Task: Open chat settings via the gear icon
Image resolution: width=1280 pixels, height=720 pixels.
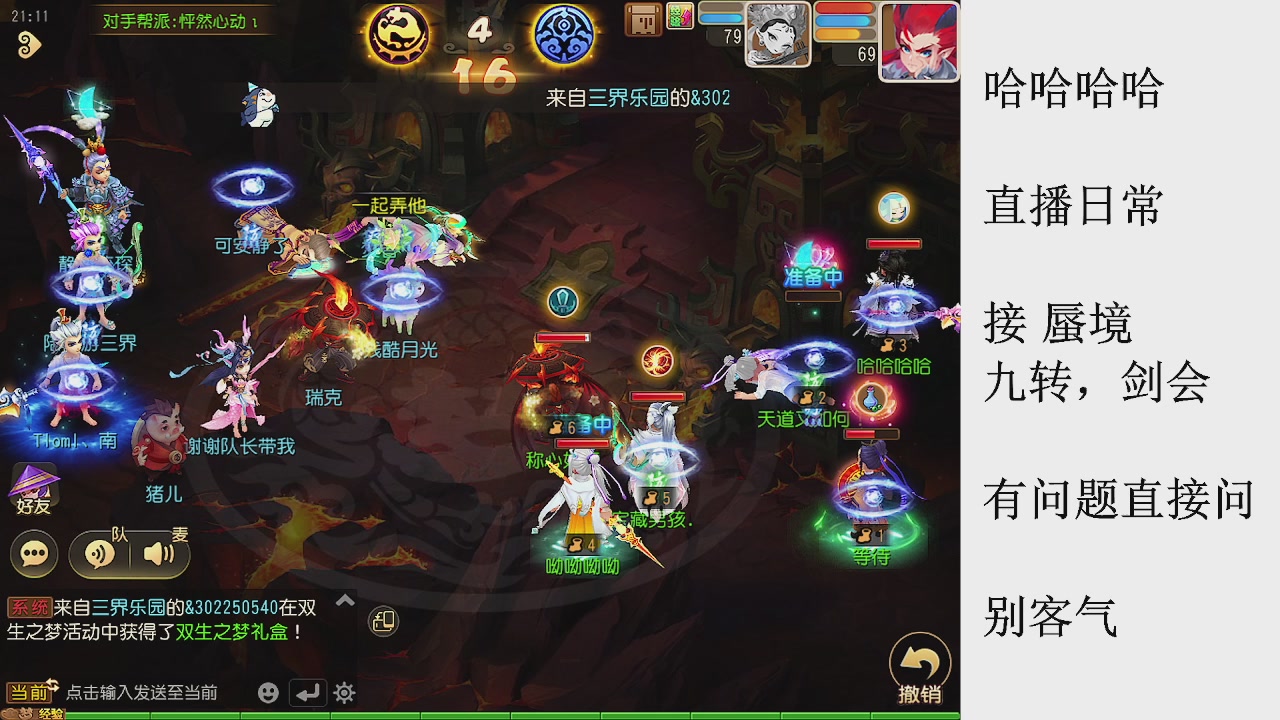Action: click(344, 692)
